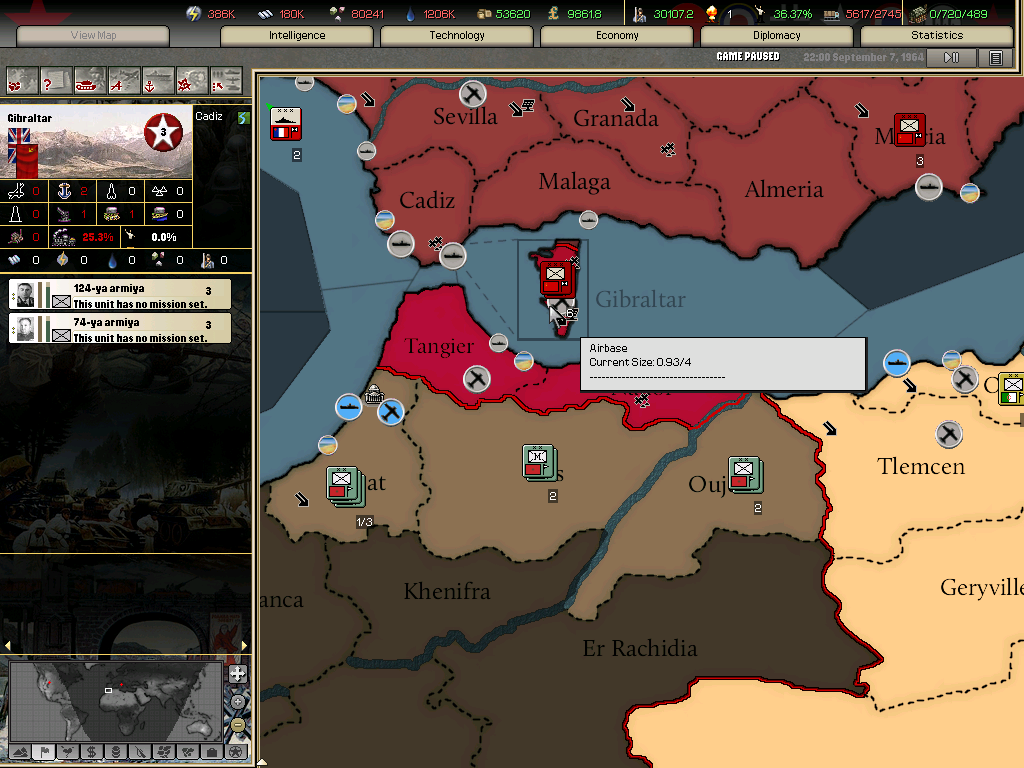Select the 124-ya armiya unit row
This screenshot has width=1024, height=768.
point(120,294)
